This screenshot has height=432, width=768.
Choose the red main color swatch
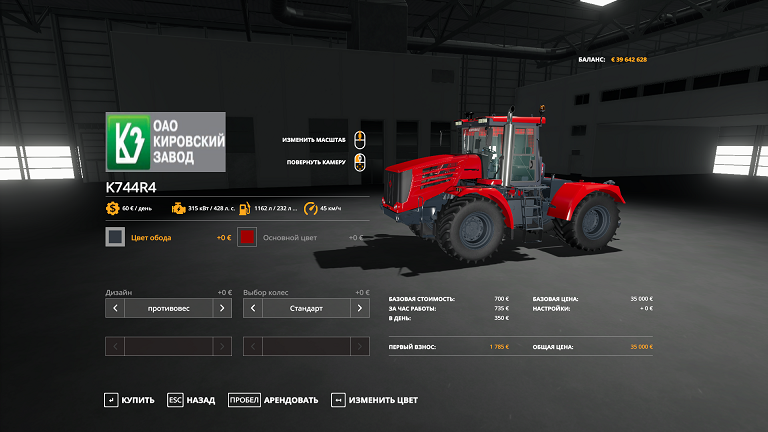click(x=248, y=237)
